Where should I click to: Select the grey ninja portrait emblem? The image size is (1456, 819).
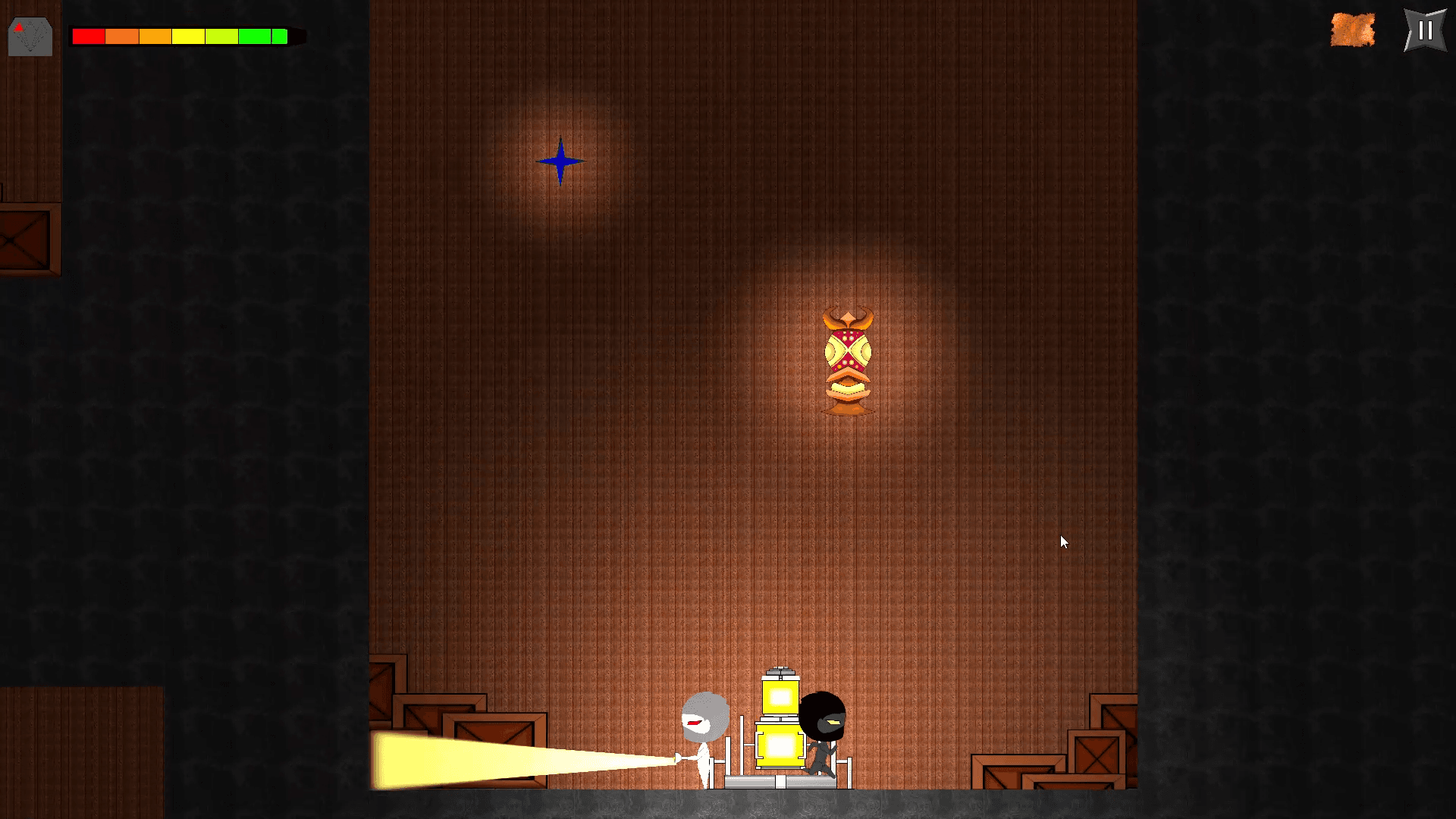click(x=30, y=35)
